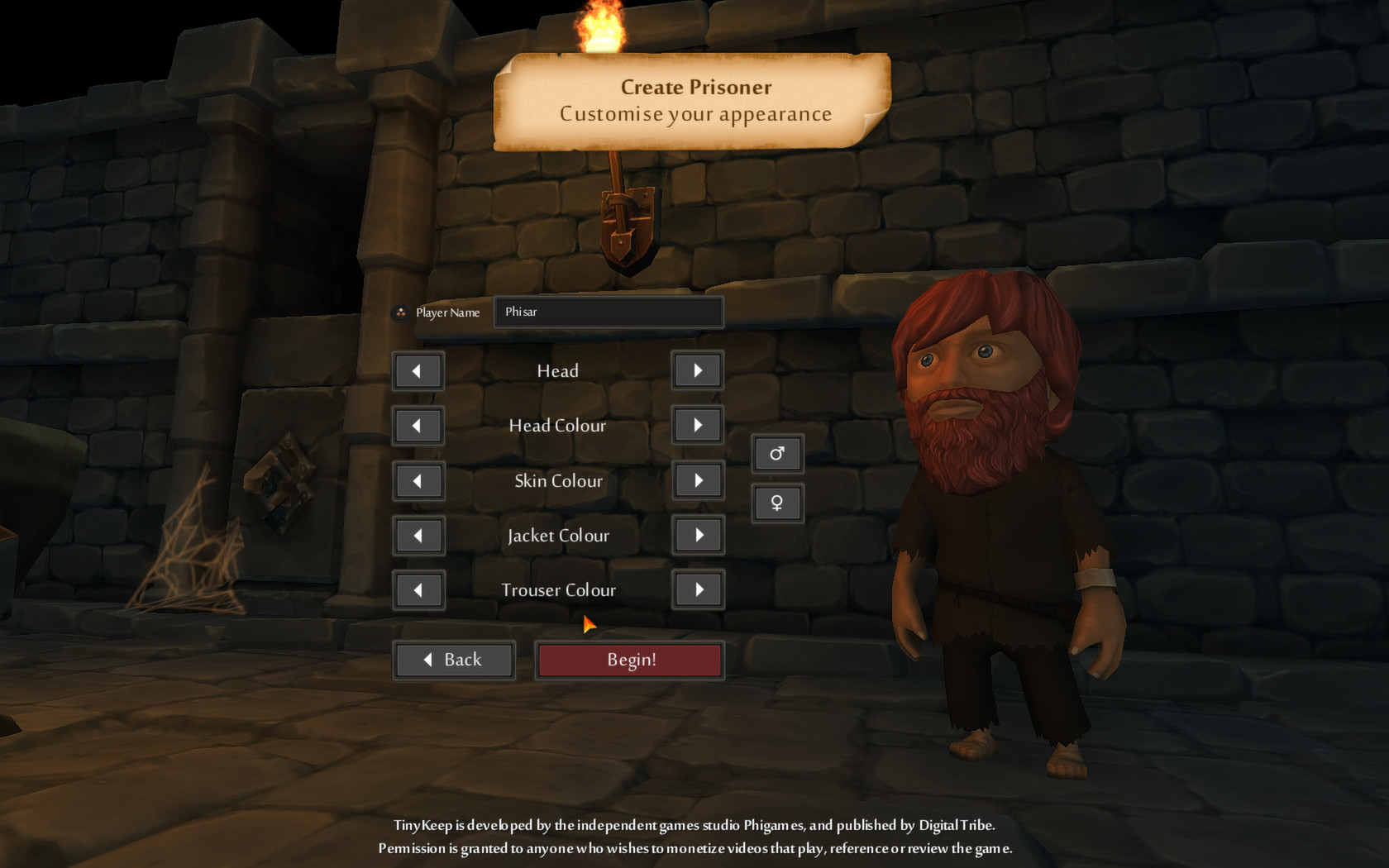Cycle Head Colour backward

click(418, 425)
